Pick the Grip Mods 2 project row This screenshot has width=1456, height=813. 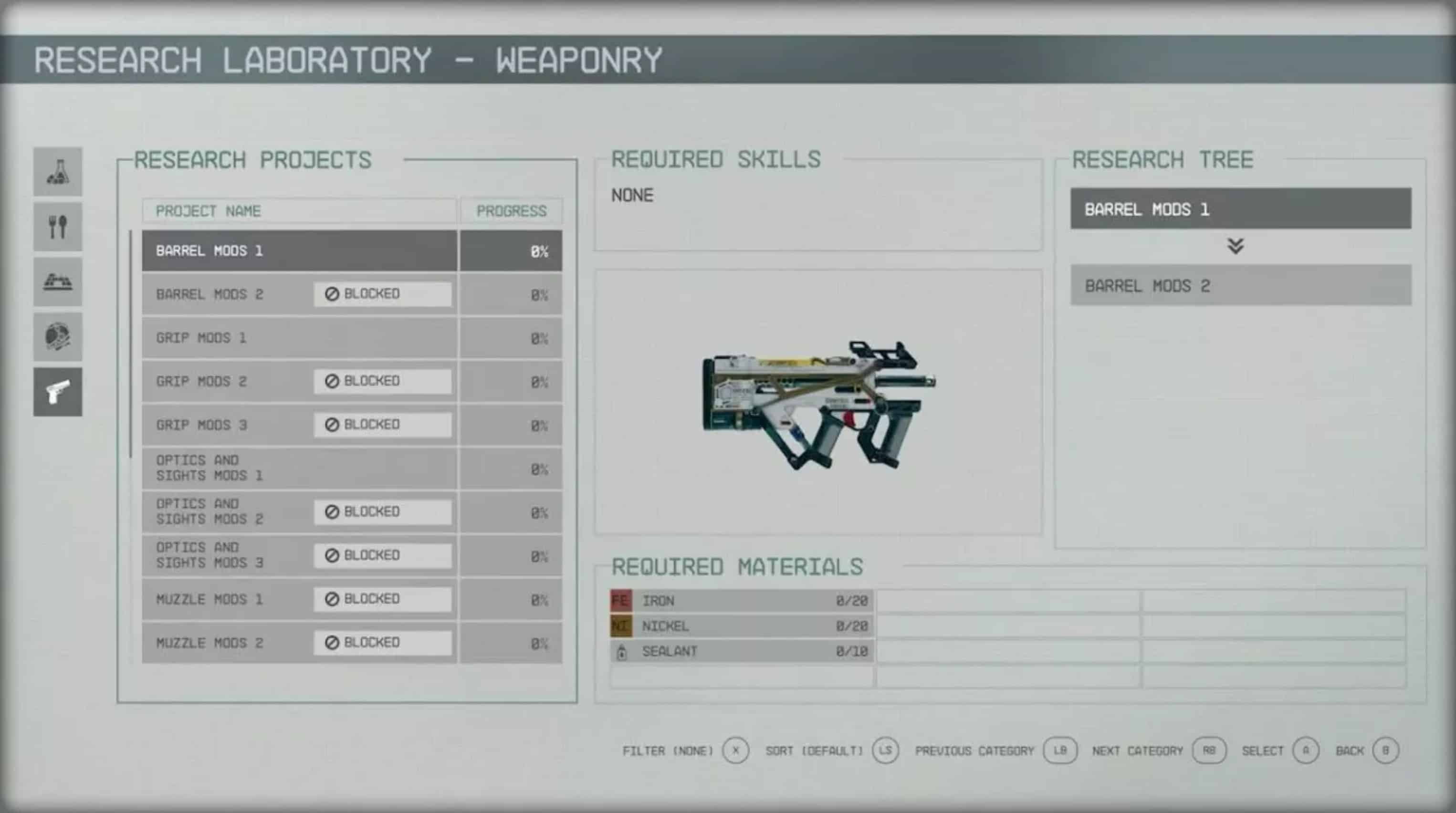pyautogui.click(x=226, y=381)
